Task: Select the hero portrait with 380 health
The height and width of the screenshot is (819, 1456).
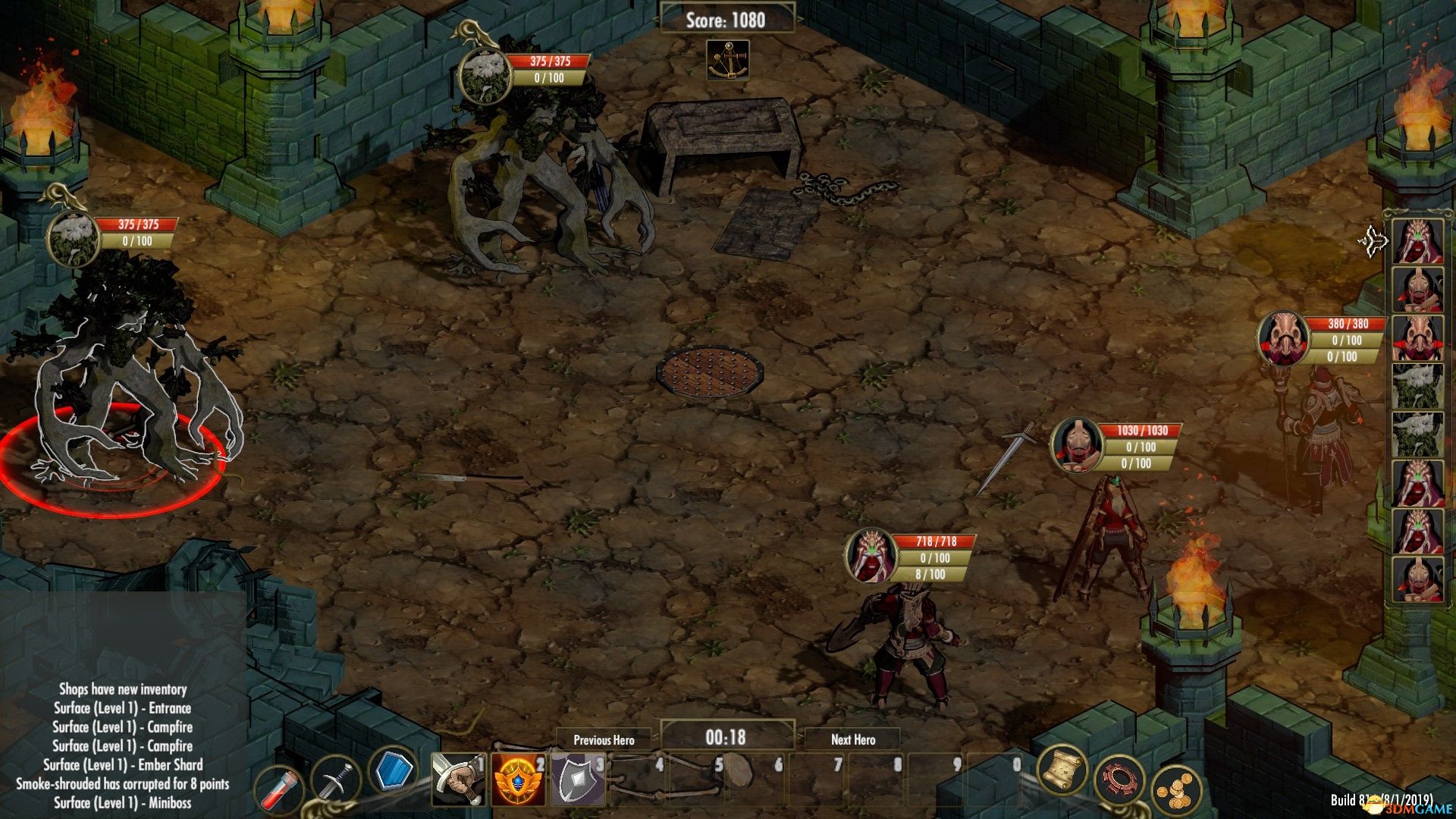Action: coord(1283,339)
